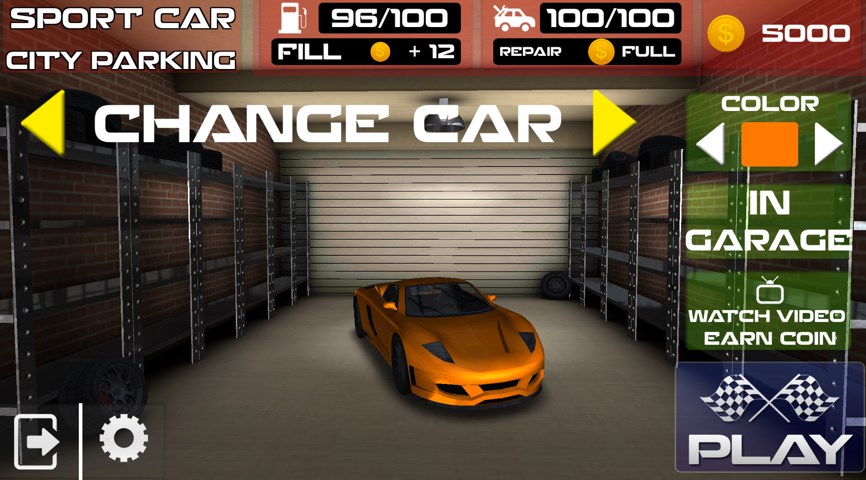866x480 pixels.
Task: Click the orange color swatch
Action: 769,145
